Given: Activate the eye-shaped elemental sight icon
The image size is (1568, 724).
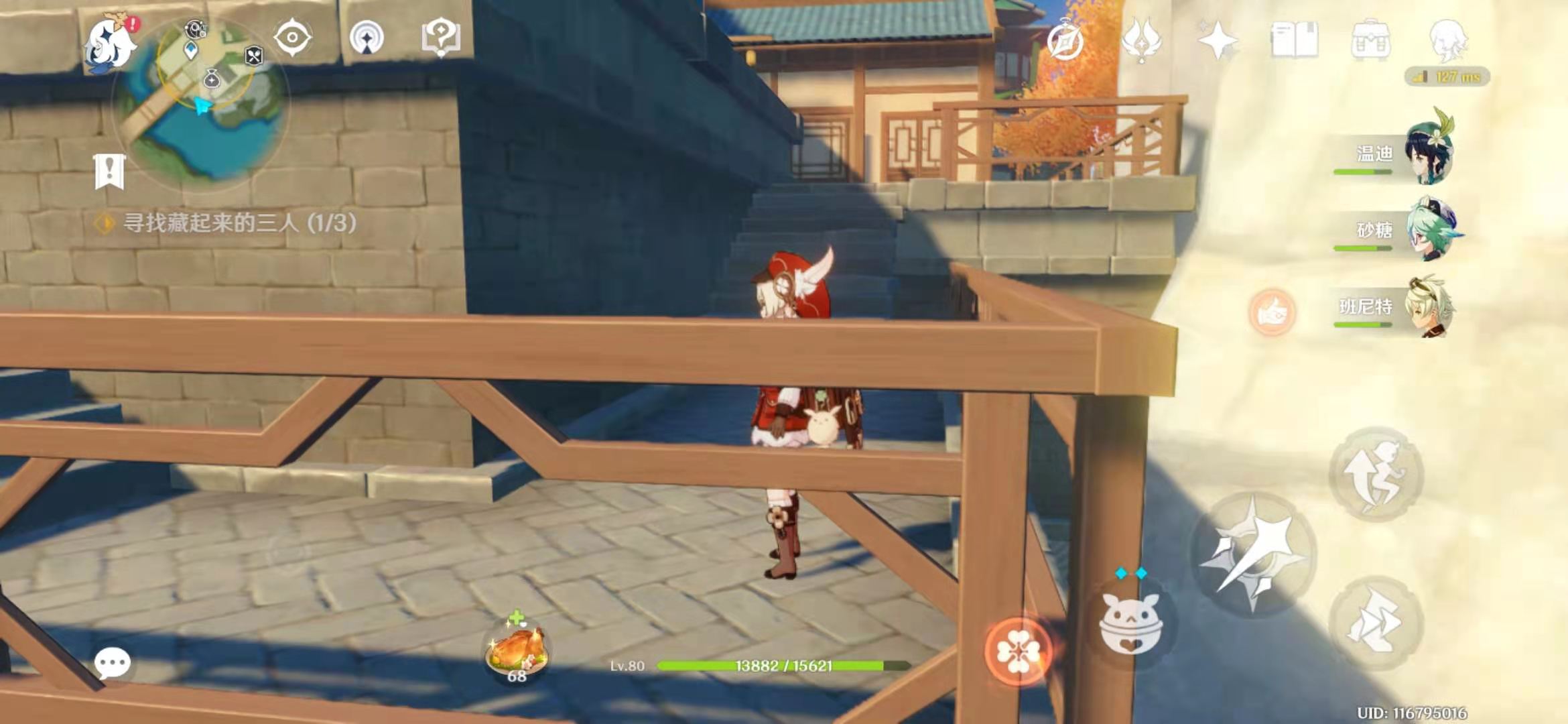Looking at the screenshot, I should (x=293, y=38).
